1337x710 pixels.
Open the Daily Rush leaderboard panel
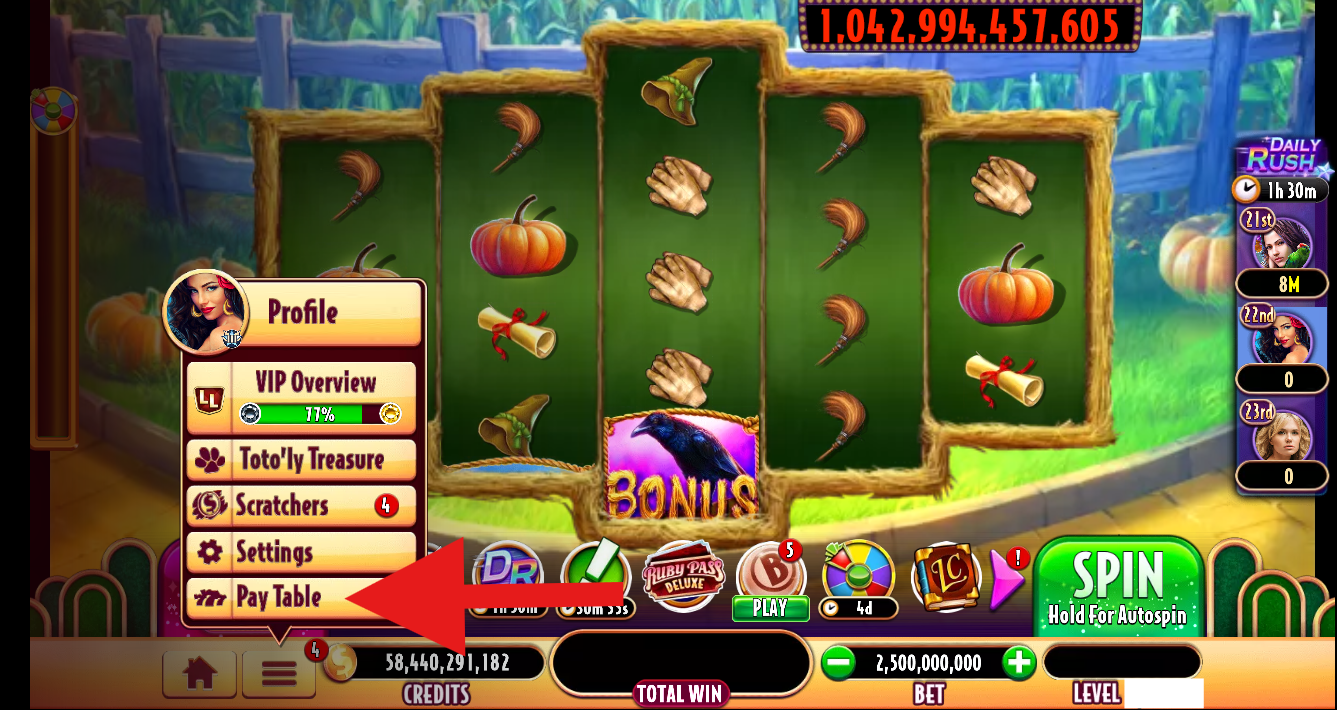[1282, 158]
